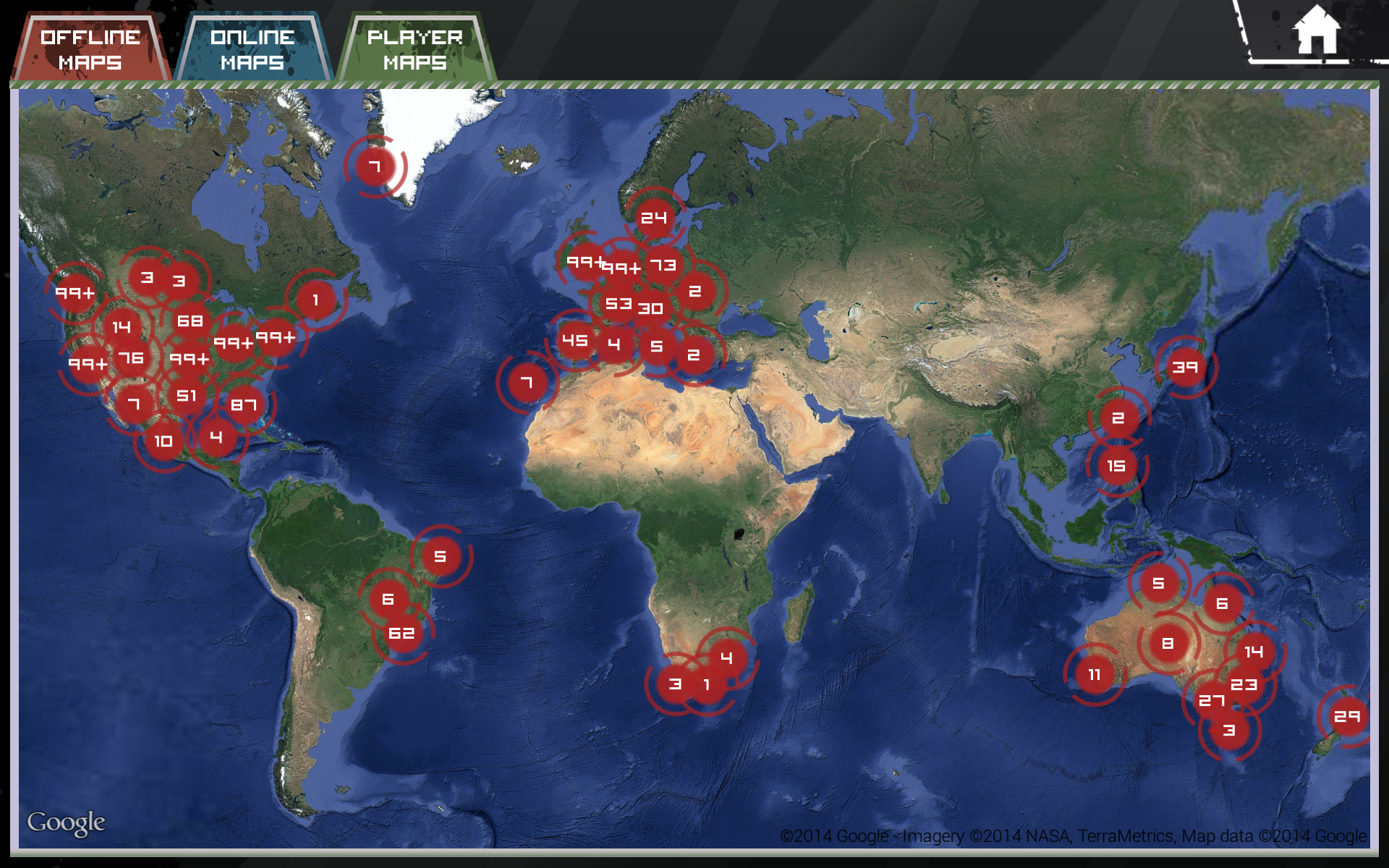Screen dimensions: 1389x868
Task: Click the "99+" cluster over the UK
Action: click(x=585, y=262)
